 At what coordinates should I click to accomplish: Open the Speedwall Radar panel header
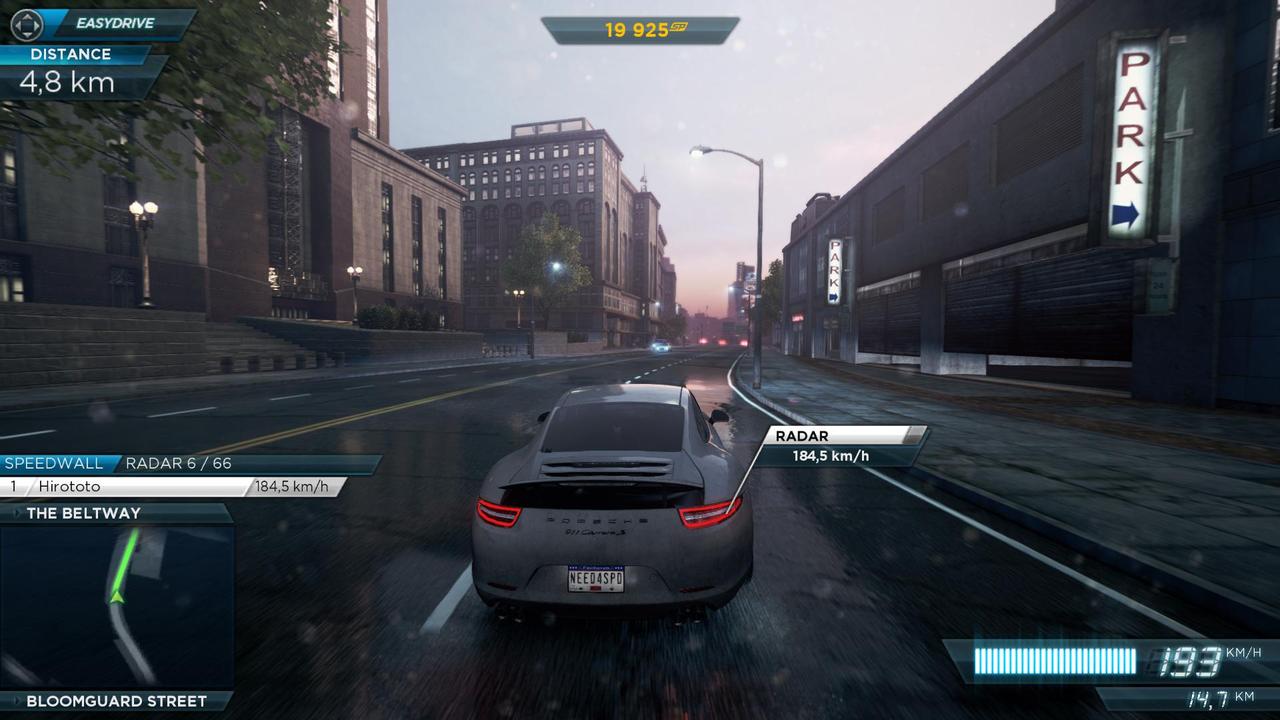188,464
